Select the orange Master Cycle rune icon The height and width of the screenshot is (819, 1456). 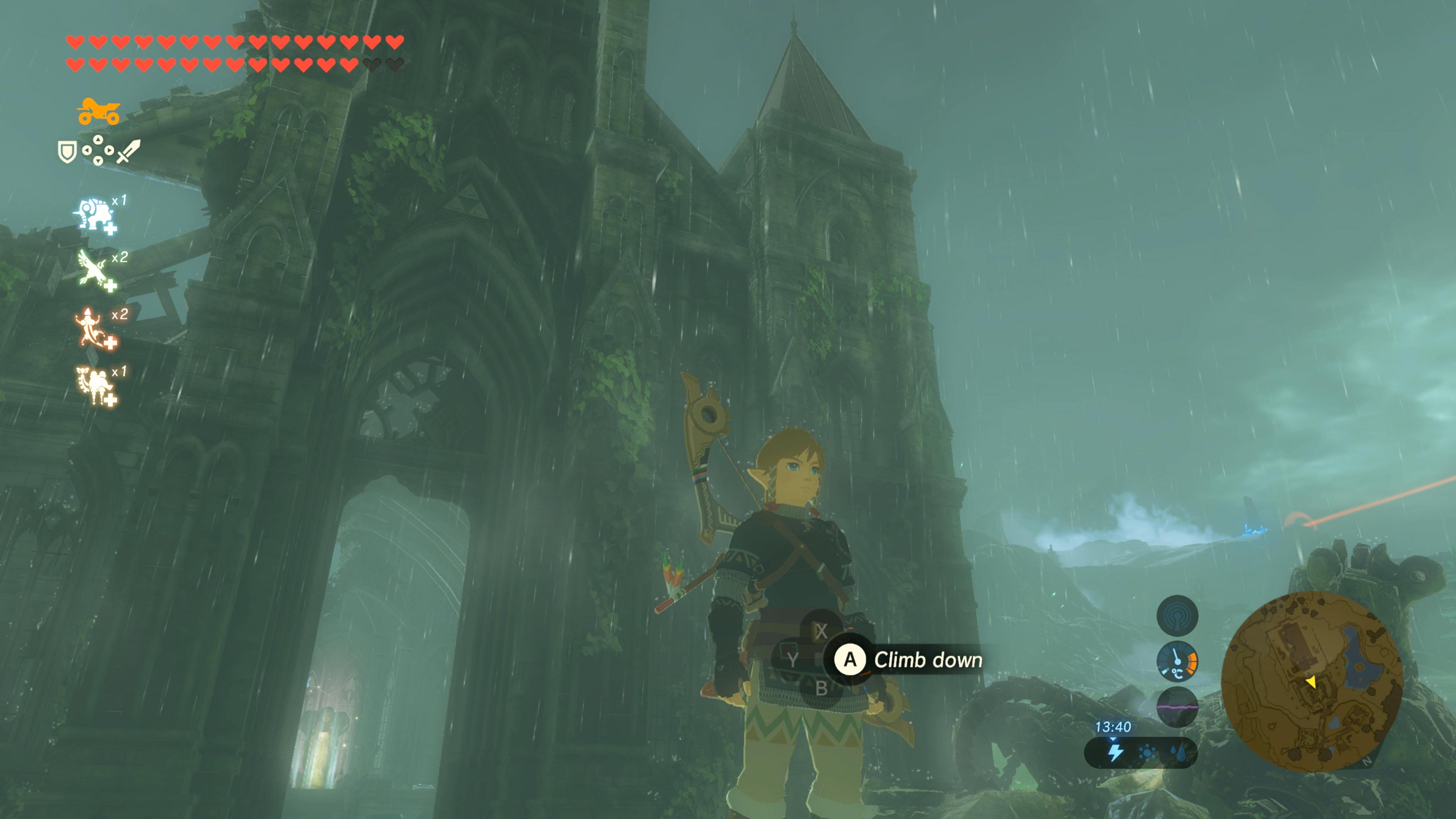(x=98, y=111)
